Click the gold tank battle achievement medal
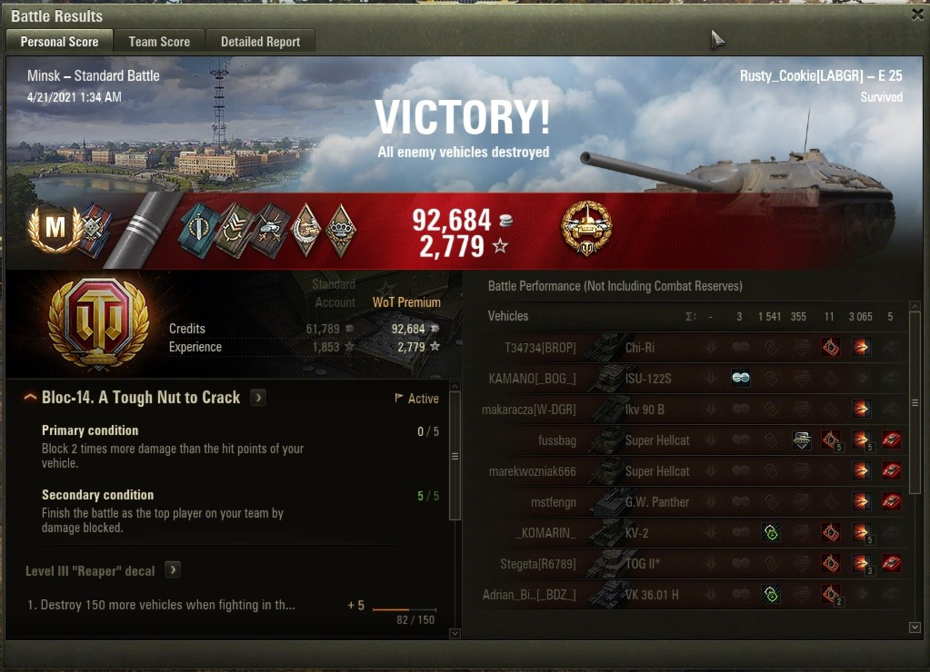This screenshot has width=930, height=672. tap(586, 228)
